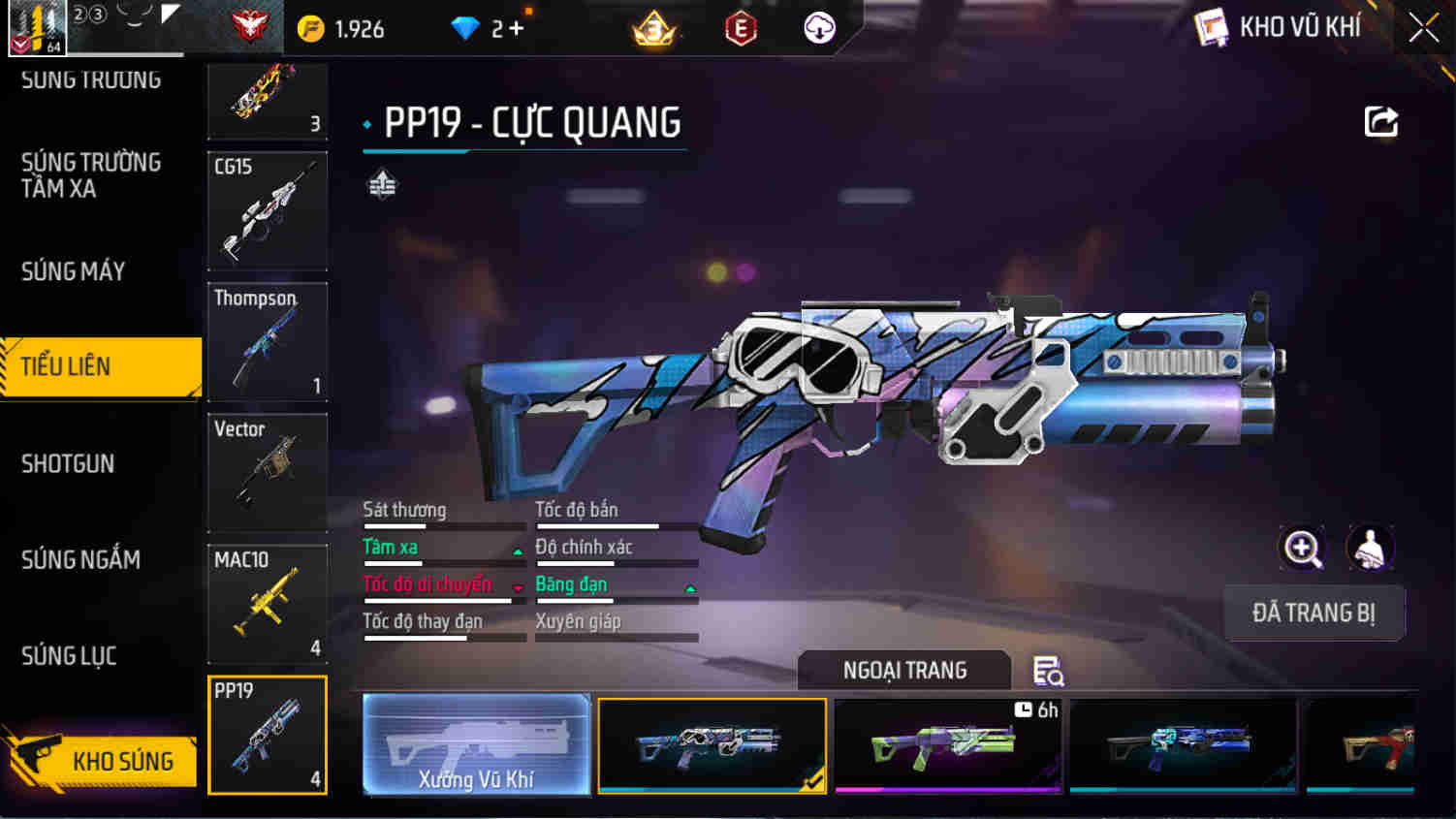Click the Đã Trang Bị button
The width and height of the screenshot is (1456, 819).
[x=1314, y=613]
